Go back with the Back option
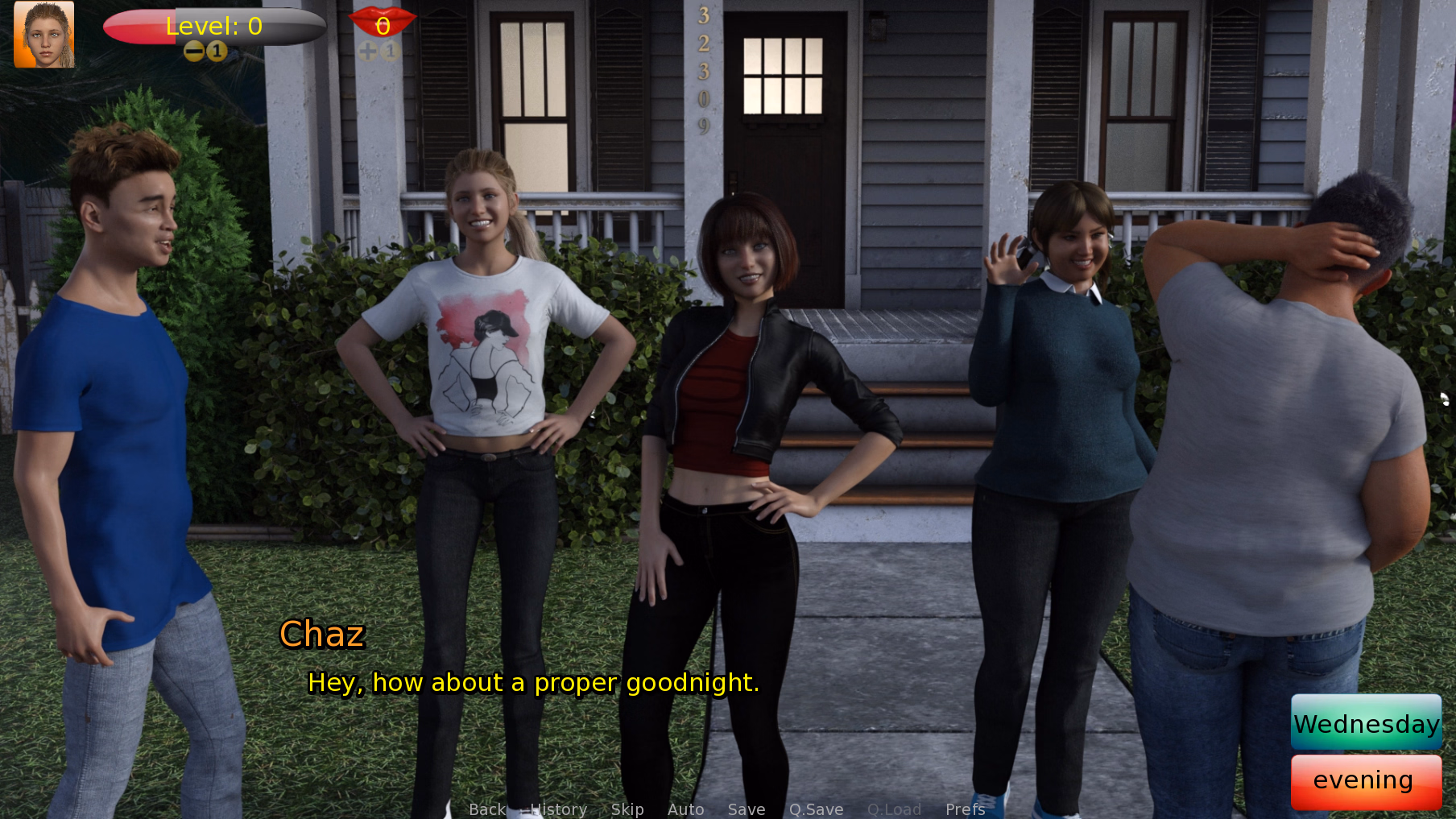The height and width of the screenshot is (819, 1456). [x=486, y=809]
